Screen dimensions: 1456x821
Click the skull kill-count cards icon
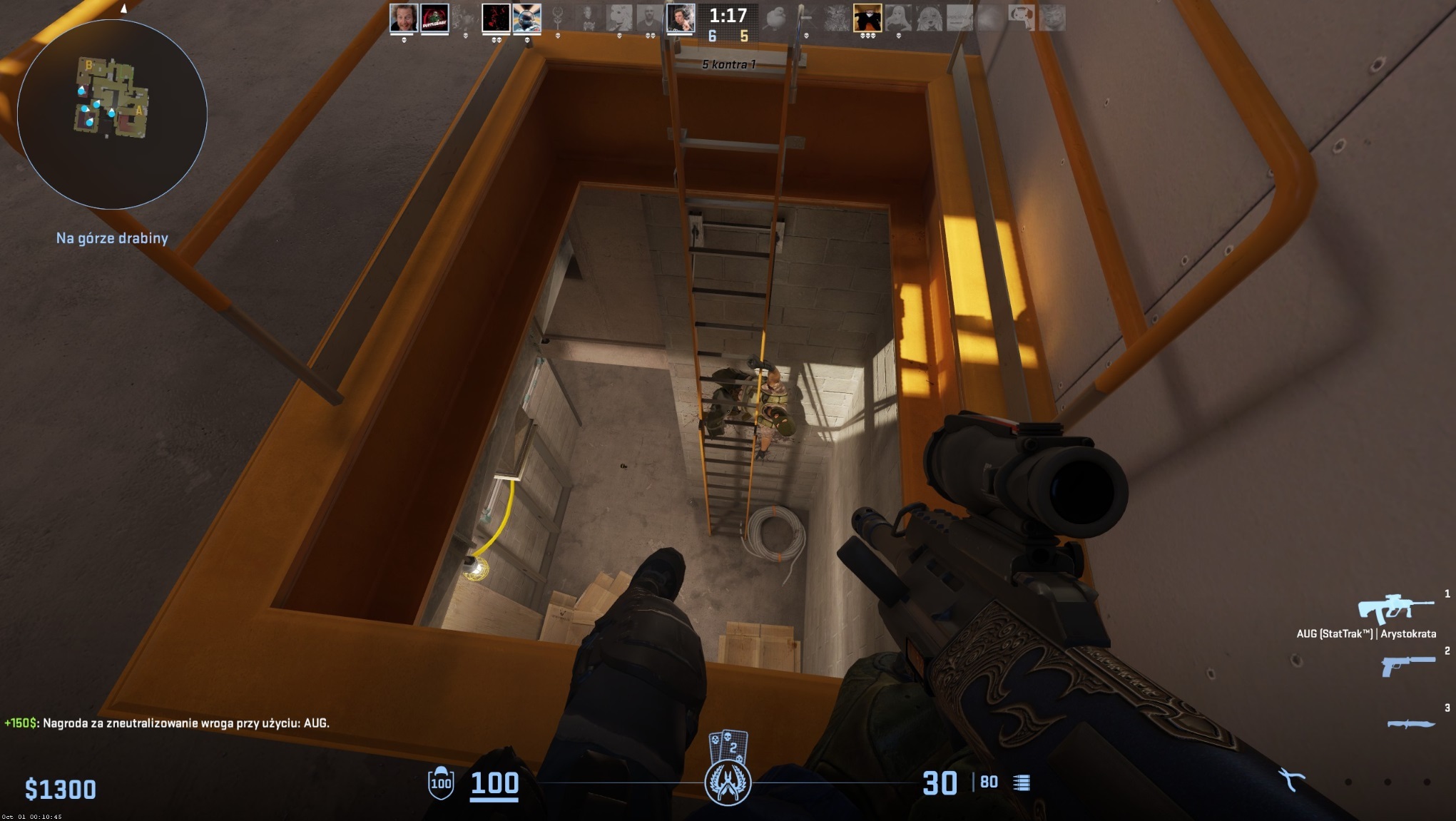tap(728, 745)
